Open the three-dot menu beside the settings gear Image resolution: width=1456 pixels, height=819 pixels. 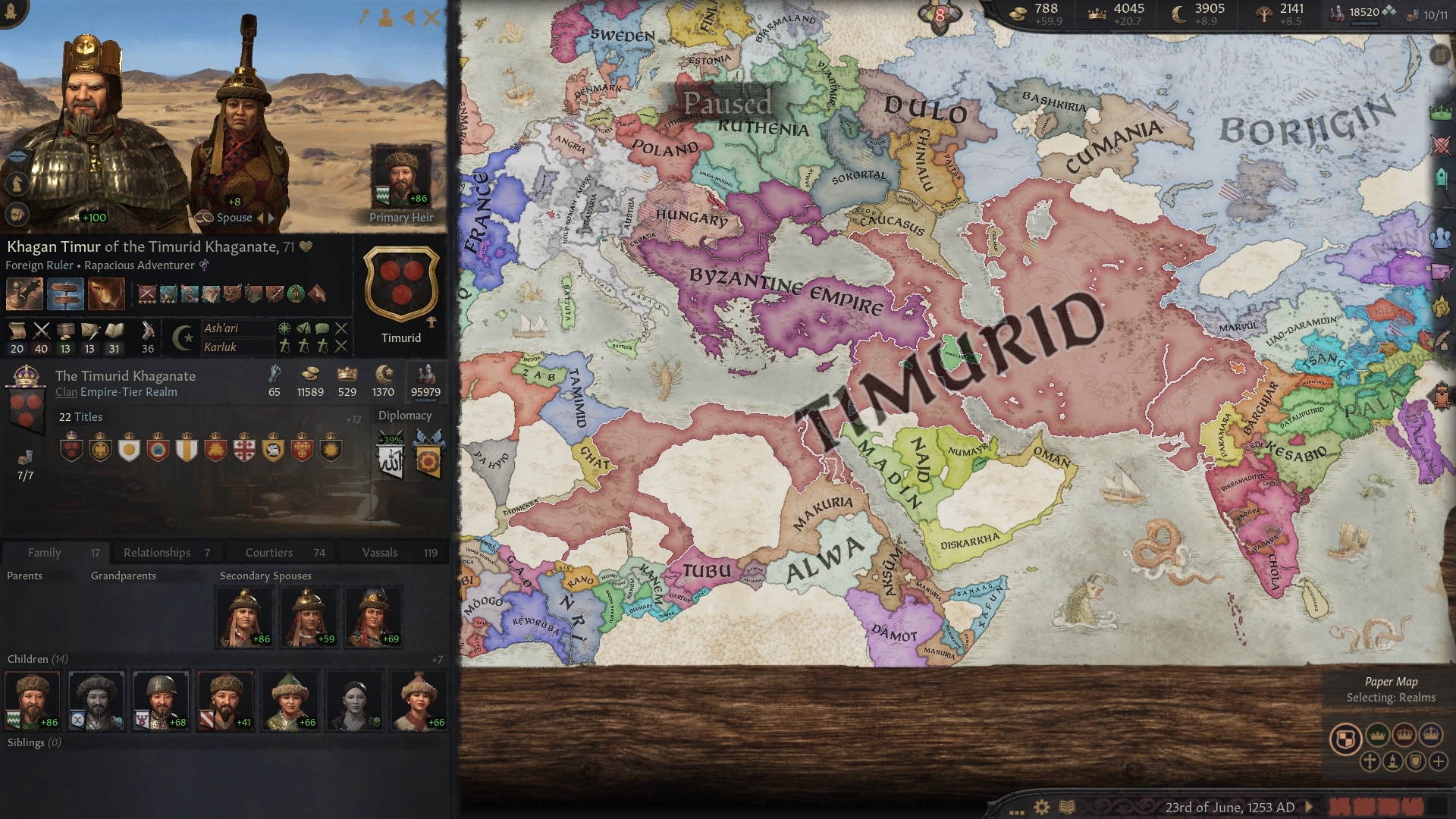tap(1017, 812)
